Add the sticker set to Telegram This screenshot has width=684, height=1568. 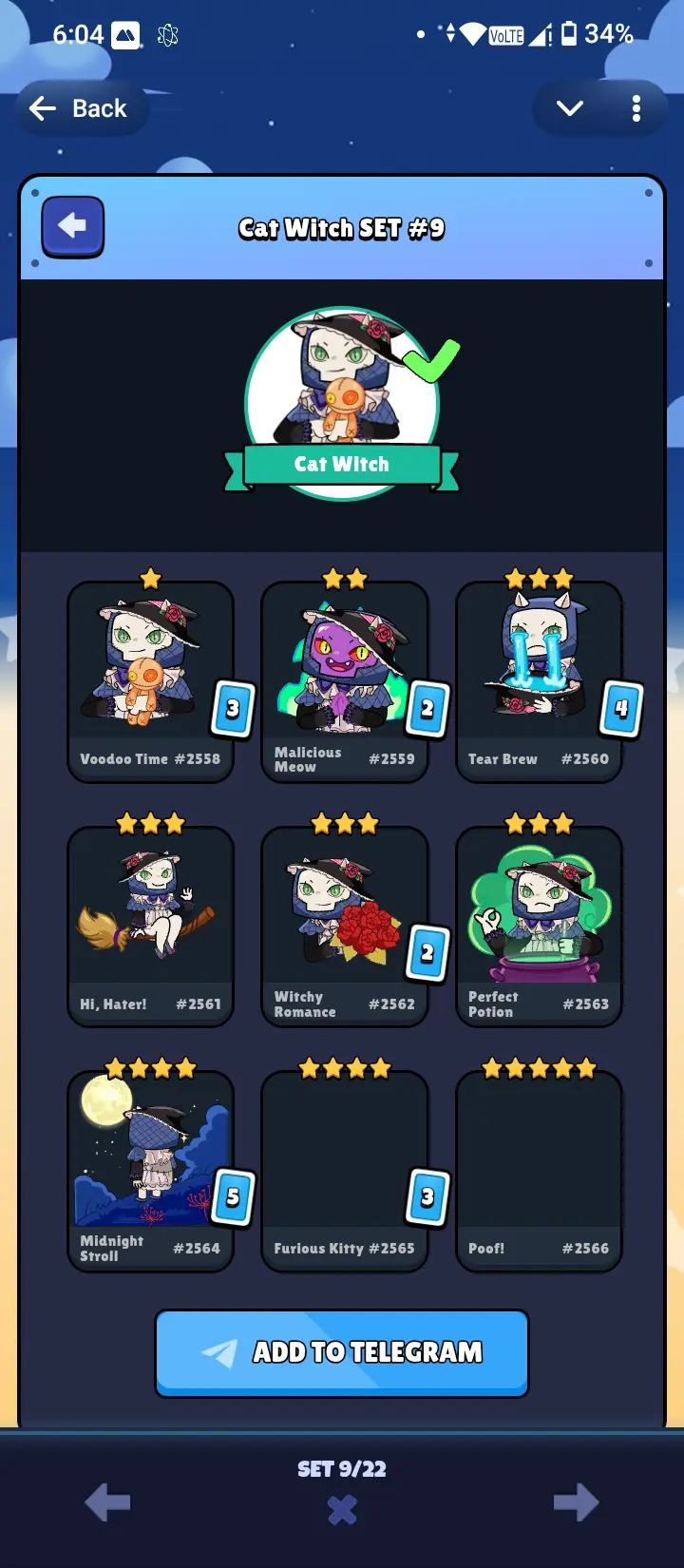point(342,1352)
